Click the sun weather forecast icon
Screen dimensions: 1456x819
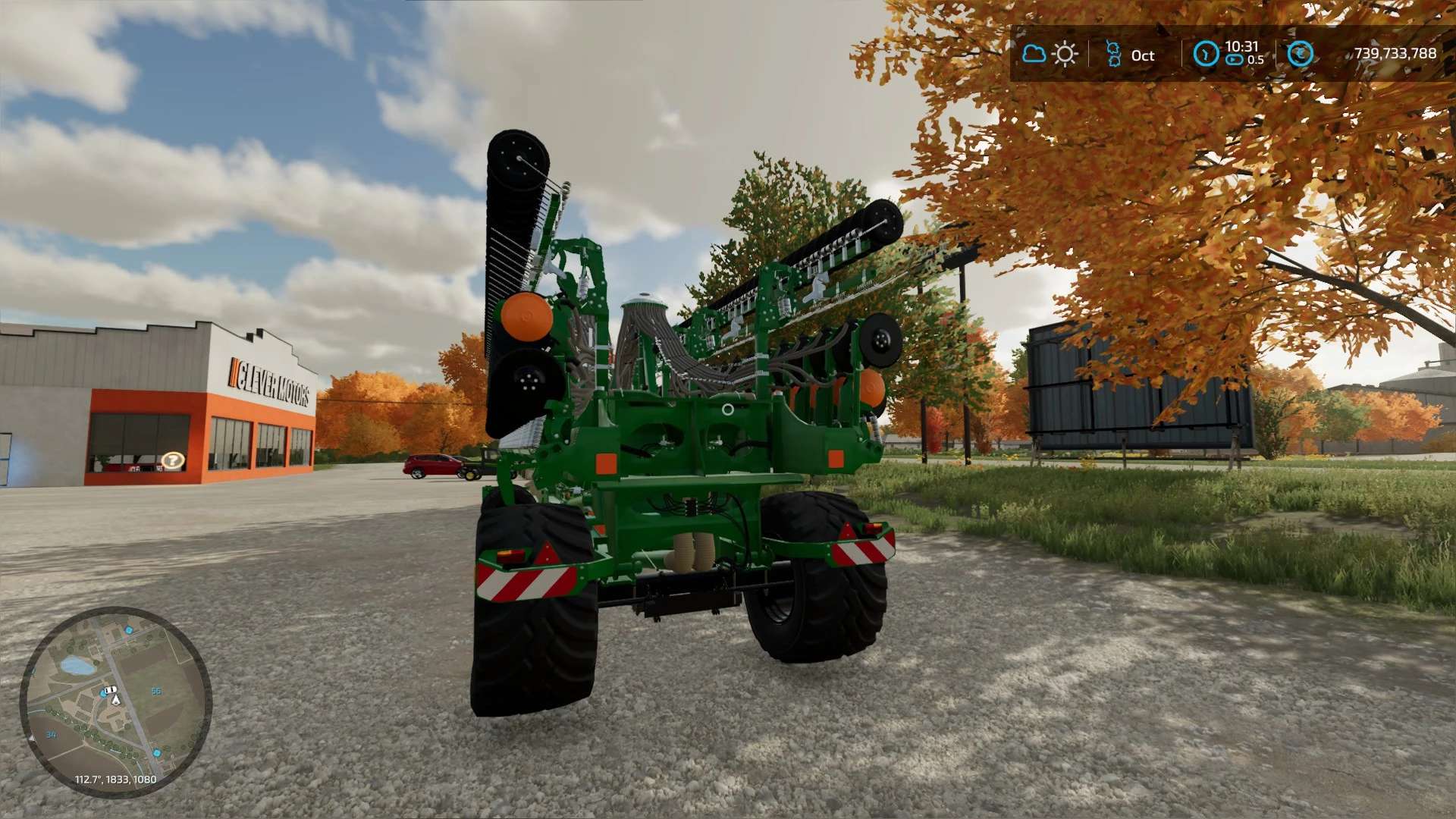(1065, 55)
